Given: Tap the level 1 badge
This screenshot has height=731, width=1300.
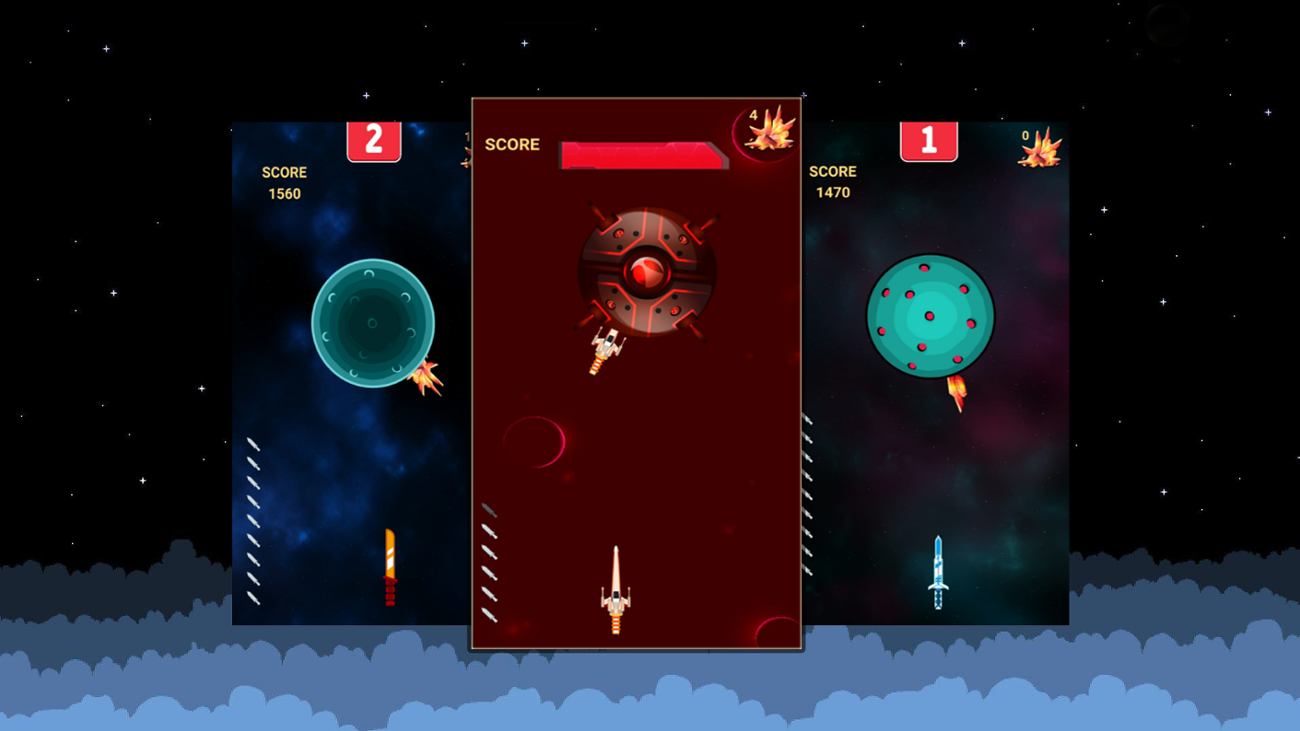Looking at the screenshot, I should point(928,140).
